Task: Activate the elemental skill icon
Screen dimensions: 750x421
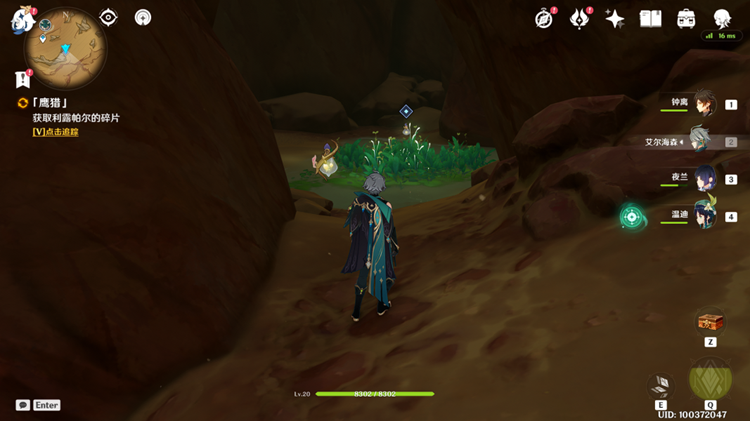Action: click(x=661, y=386)
